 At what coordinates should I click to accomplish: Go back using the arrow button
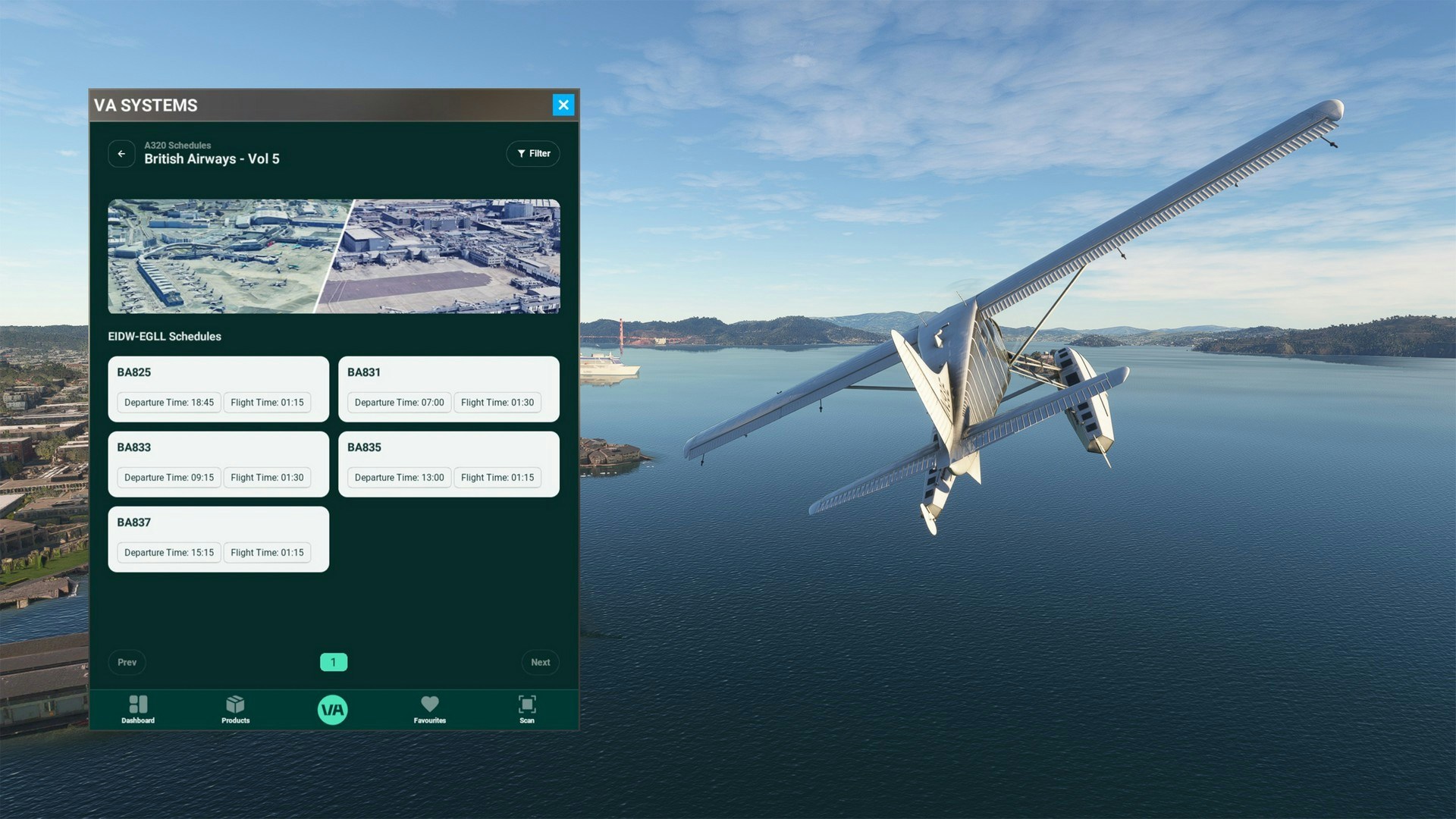pos(121,154)
